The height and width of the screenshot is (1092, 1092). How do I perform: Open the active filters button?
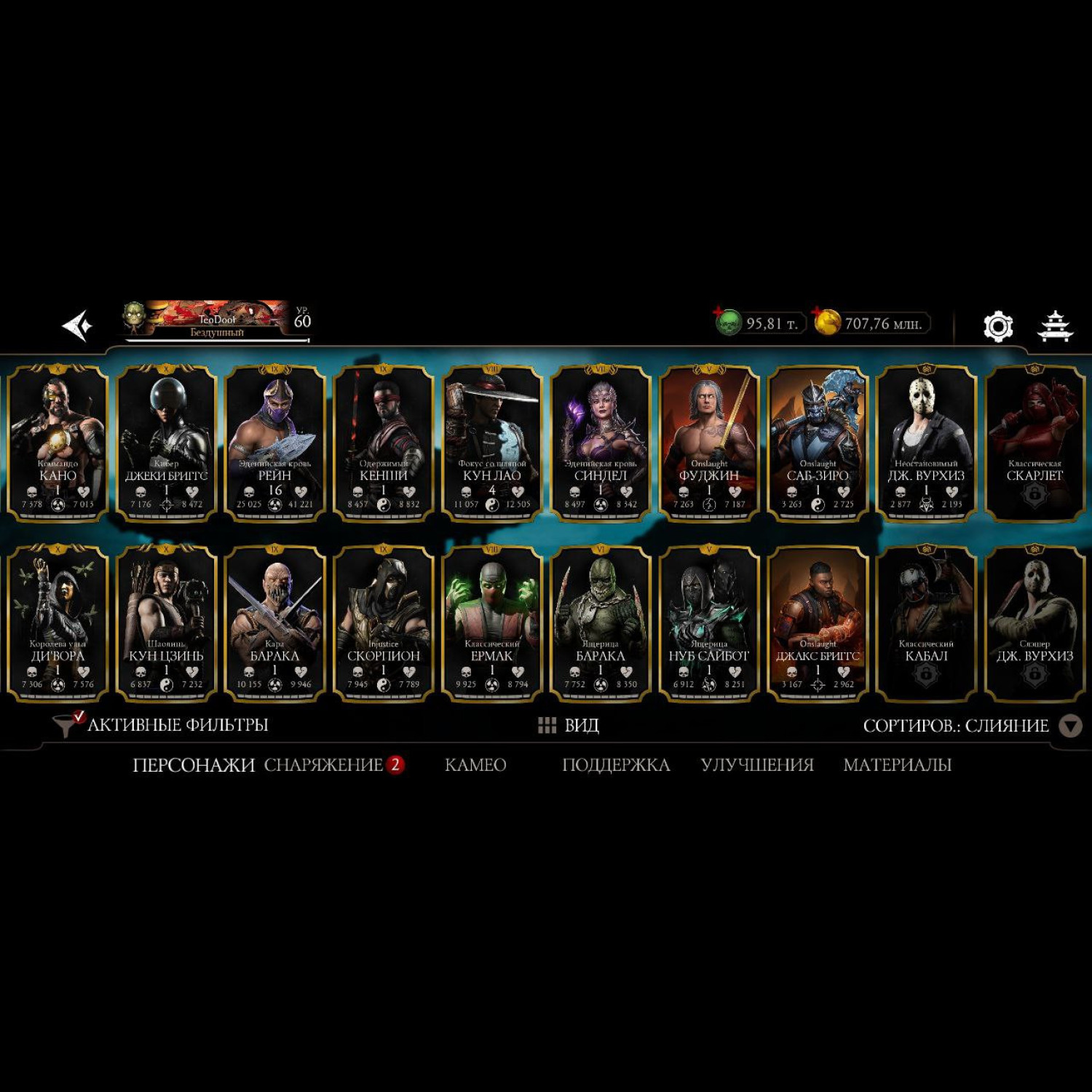162,725
